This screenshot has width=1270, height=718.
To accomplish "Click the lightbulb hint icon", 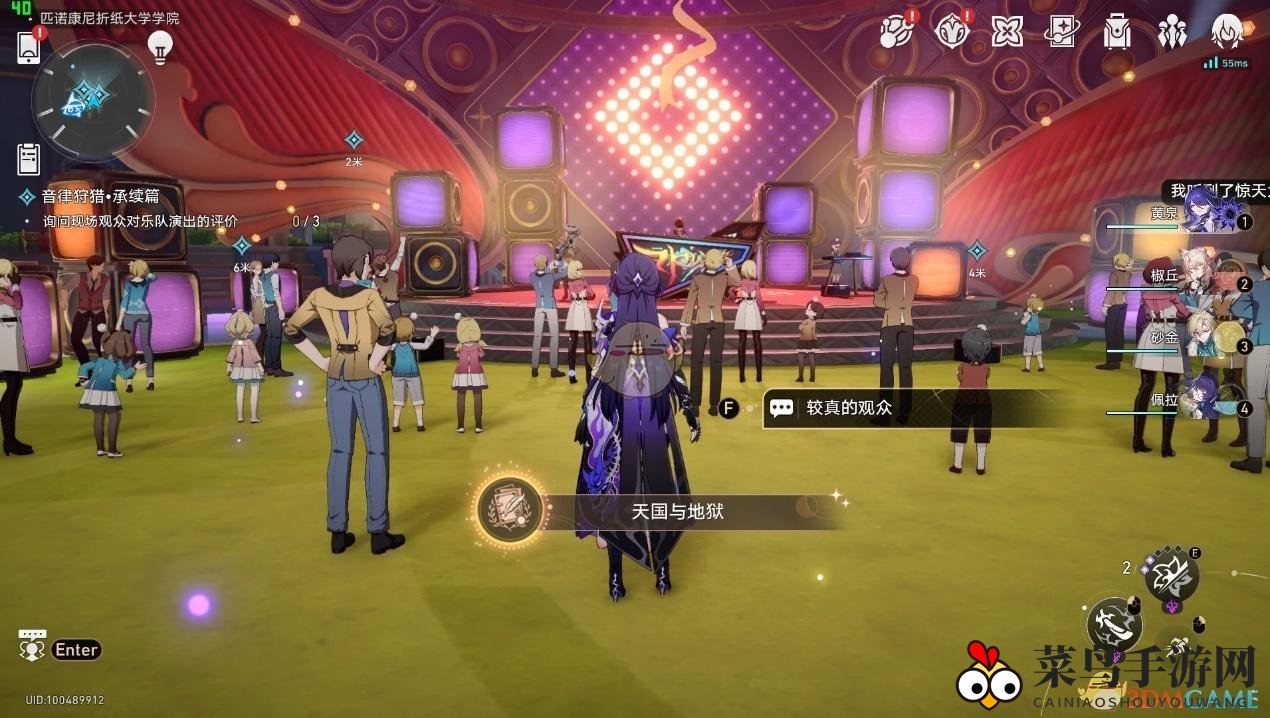I will coord(160,45).
